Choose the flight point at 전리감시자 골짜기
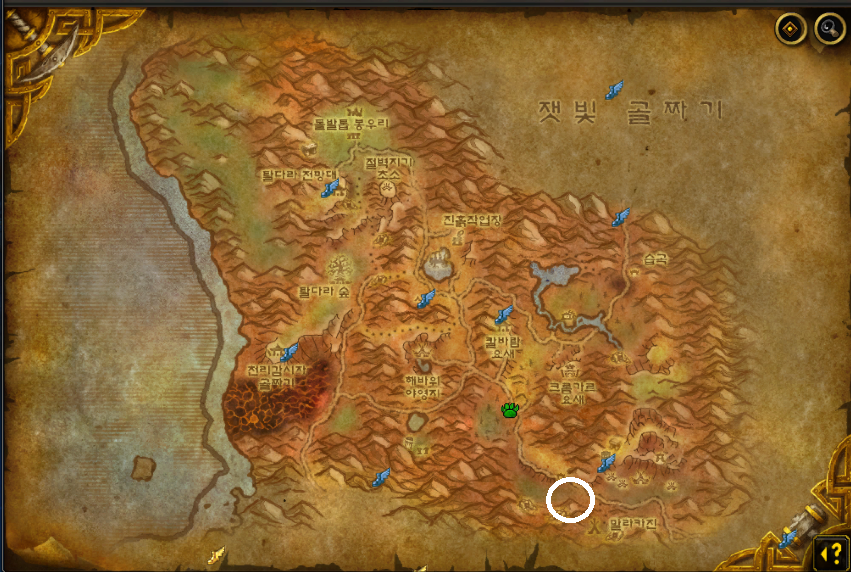Viewport: 851px width, 572px height. [x=289, y=352]
